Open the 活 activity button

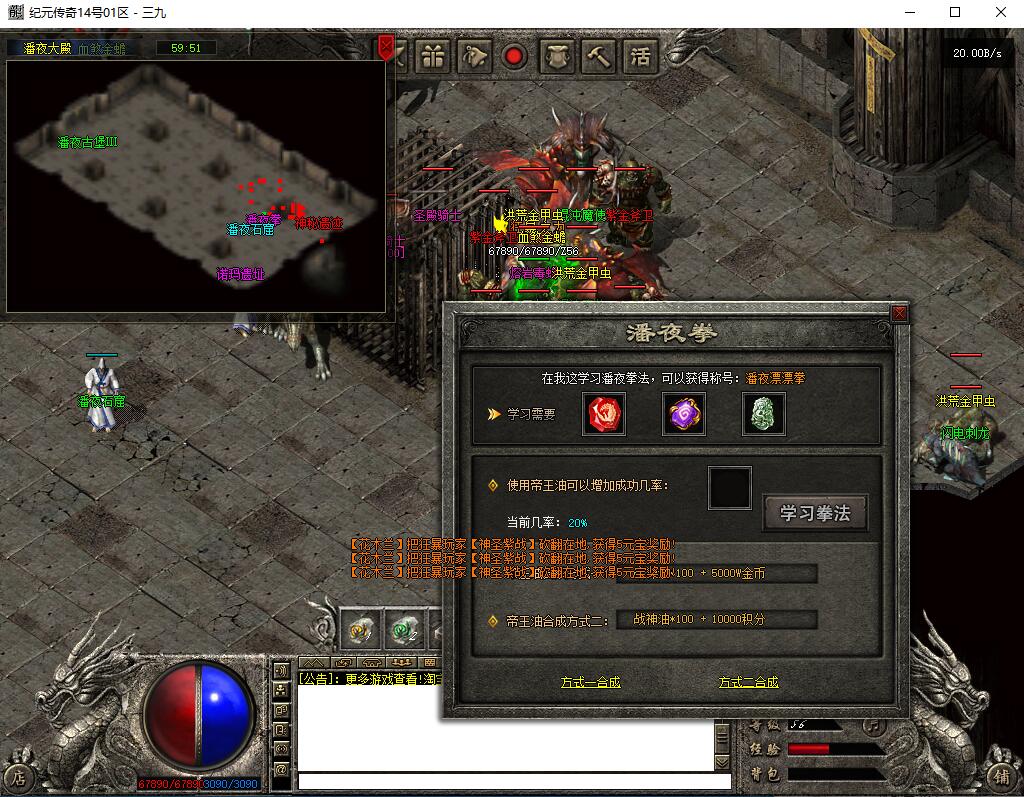(640, 56)
